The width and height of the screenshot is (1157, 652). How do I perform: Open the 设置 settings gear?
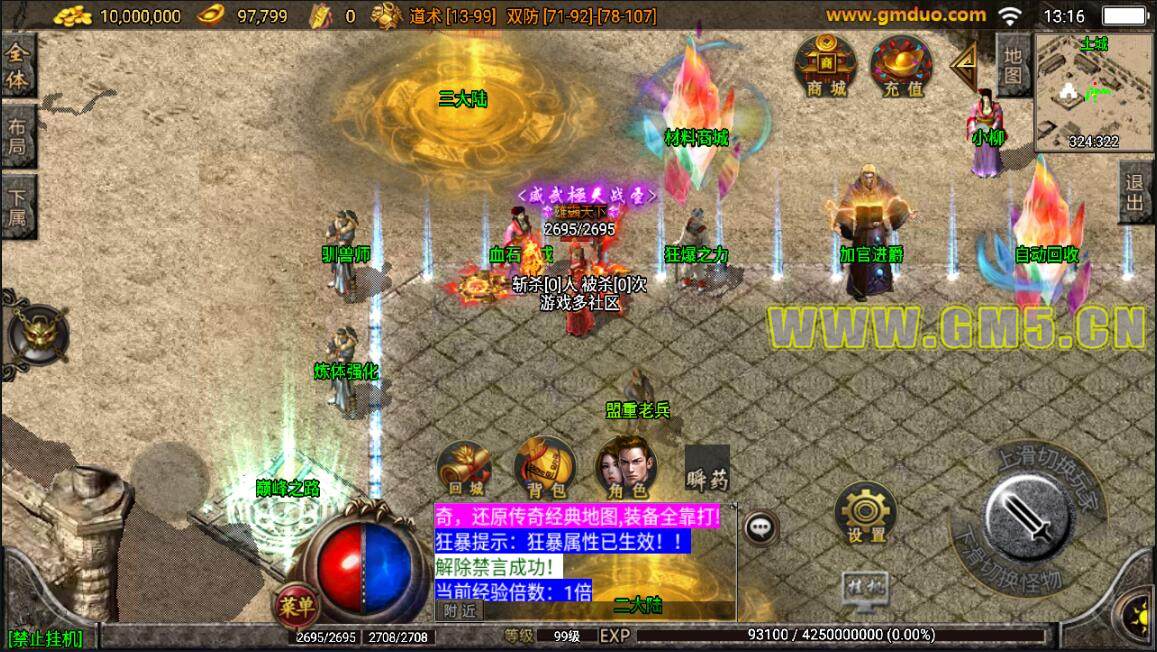click(x=866, y=512)
